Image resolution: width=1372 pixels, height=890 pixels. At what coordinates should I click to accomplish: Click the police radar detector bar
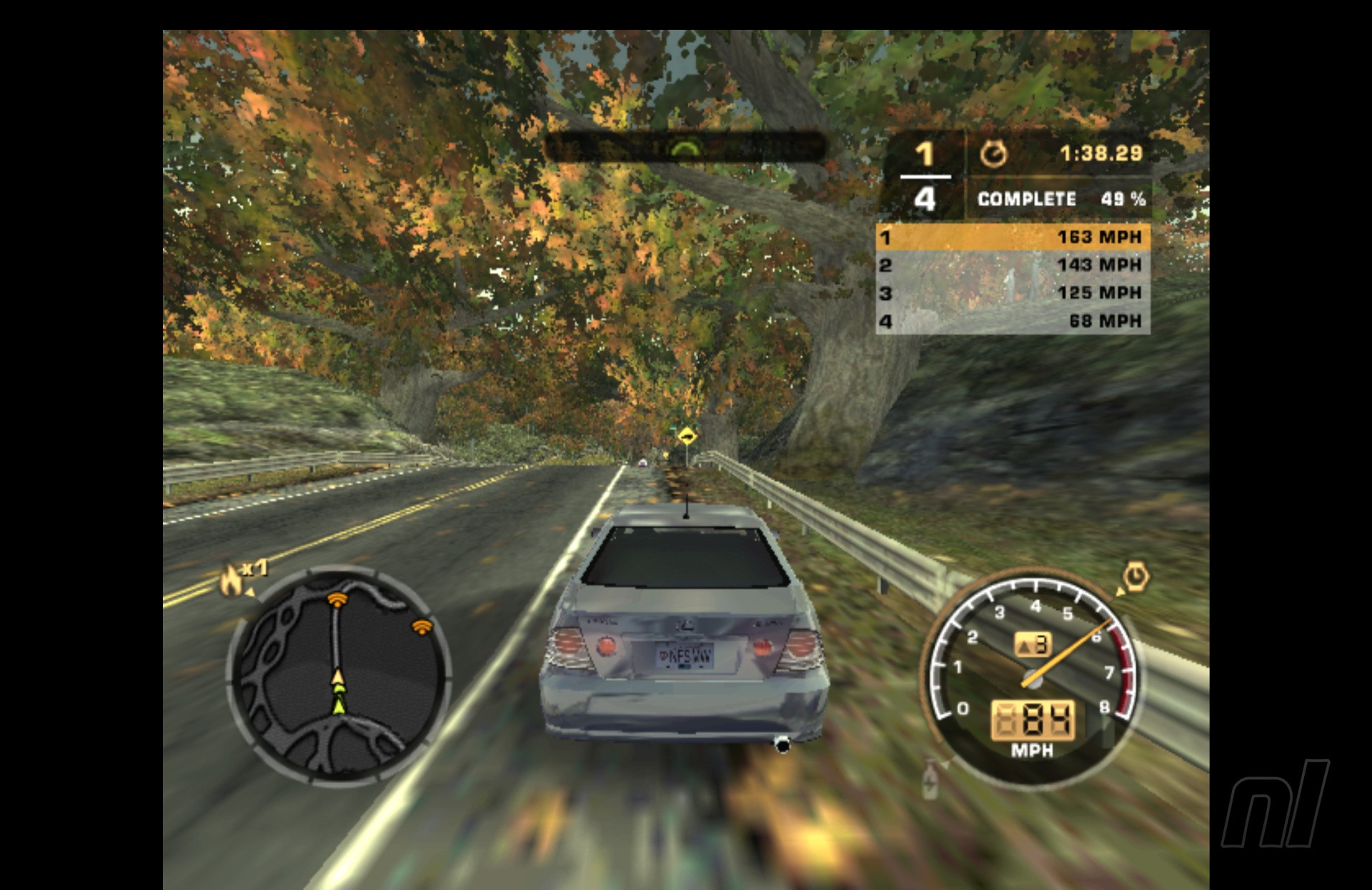685,148
